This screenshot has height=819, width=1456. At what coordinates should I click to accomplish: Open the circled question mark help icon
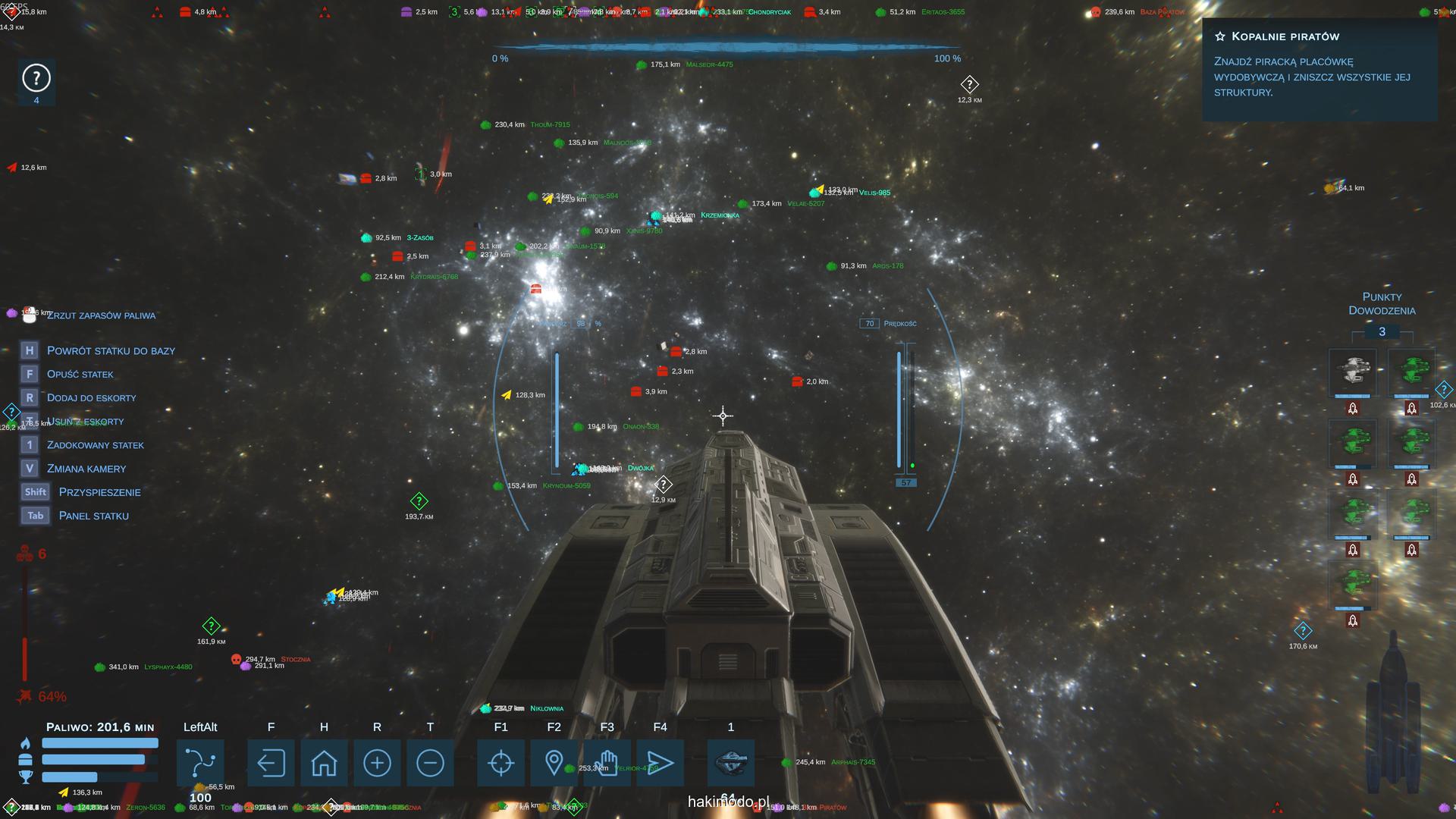pyautogui.click(x=36, y=78)
